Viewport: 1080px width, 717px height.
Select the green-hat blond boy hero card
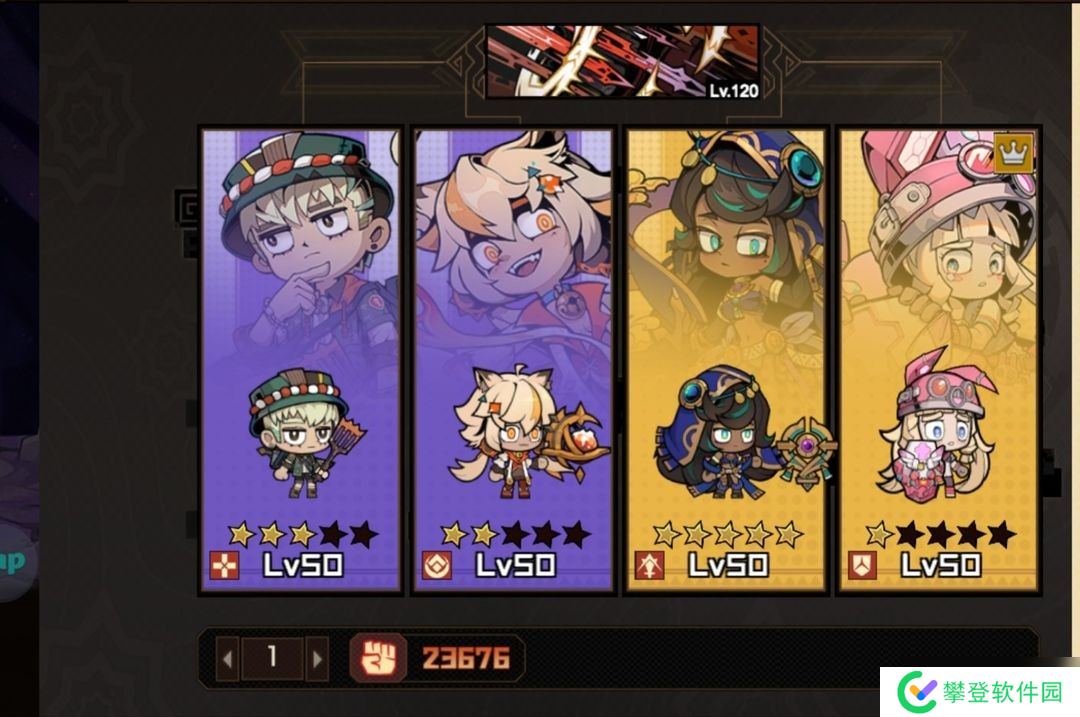(301, 360)
